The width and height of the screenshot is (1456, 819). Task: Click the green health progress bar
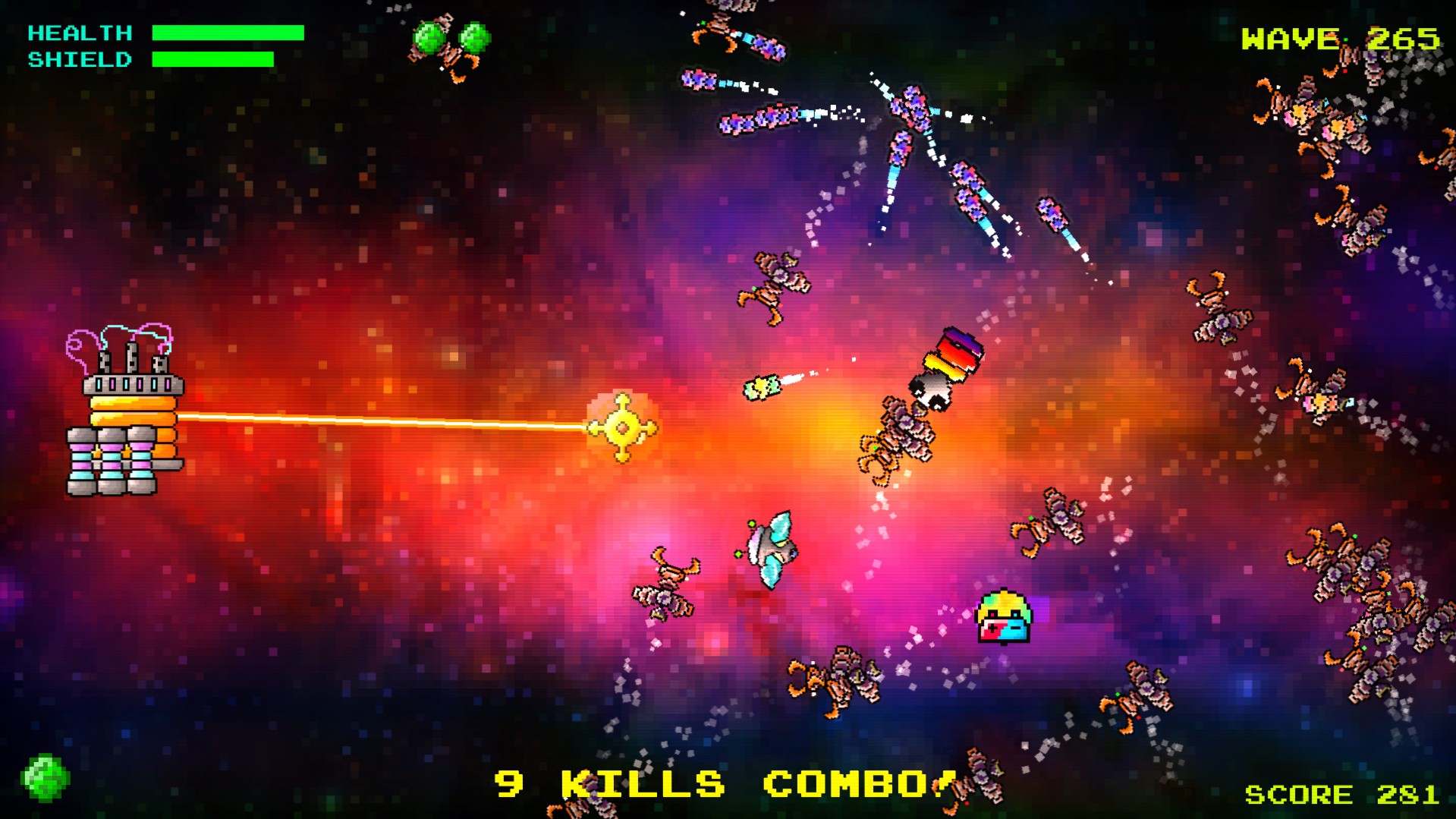226,32
